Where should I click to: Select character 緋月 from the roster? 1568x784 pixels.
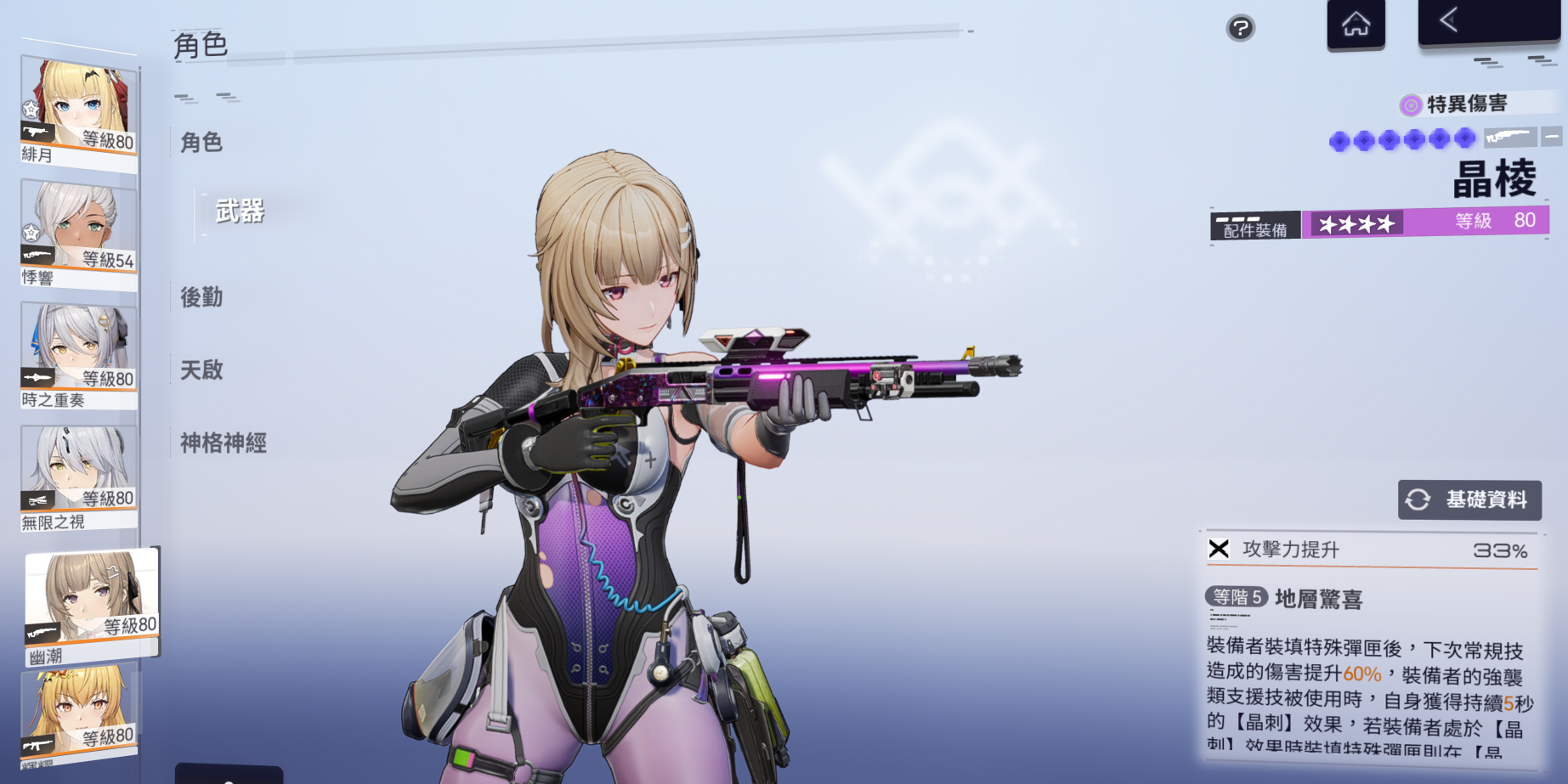point(78,109)
